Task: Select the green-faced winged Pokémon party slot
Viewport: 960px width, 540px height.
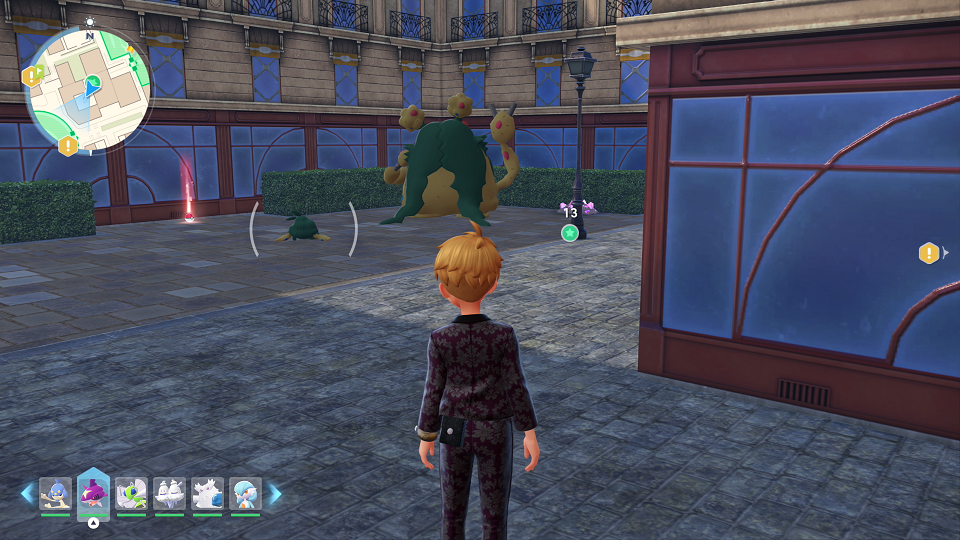Action: (131, 494)
